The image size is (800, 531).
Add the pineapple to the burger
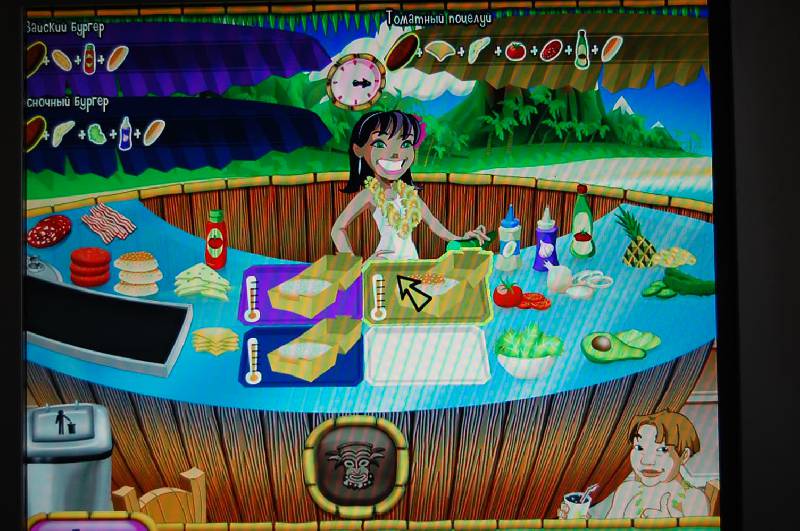click(637, 238)
